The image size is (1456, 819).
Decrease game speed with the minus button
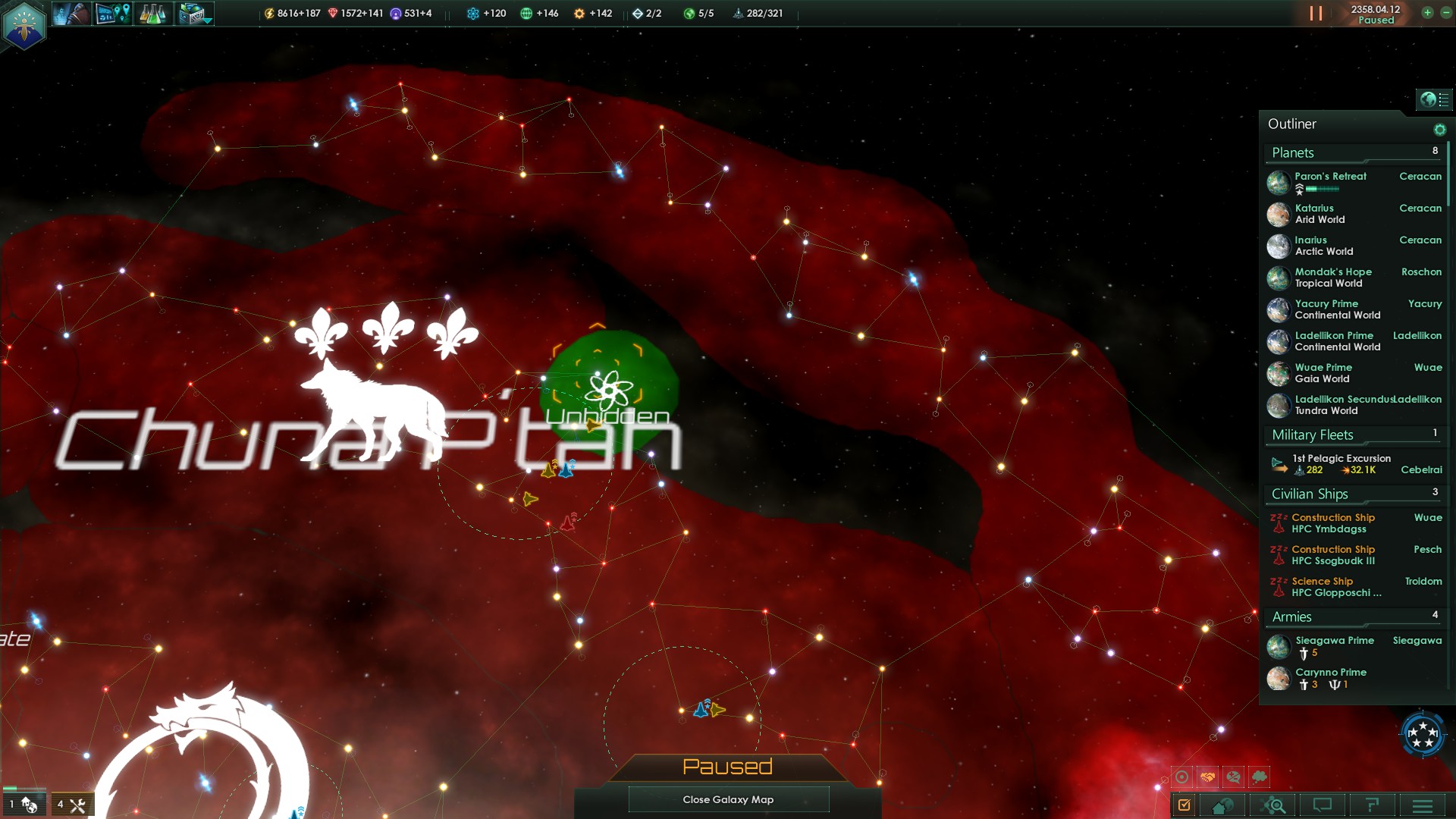(1445, 13)
